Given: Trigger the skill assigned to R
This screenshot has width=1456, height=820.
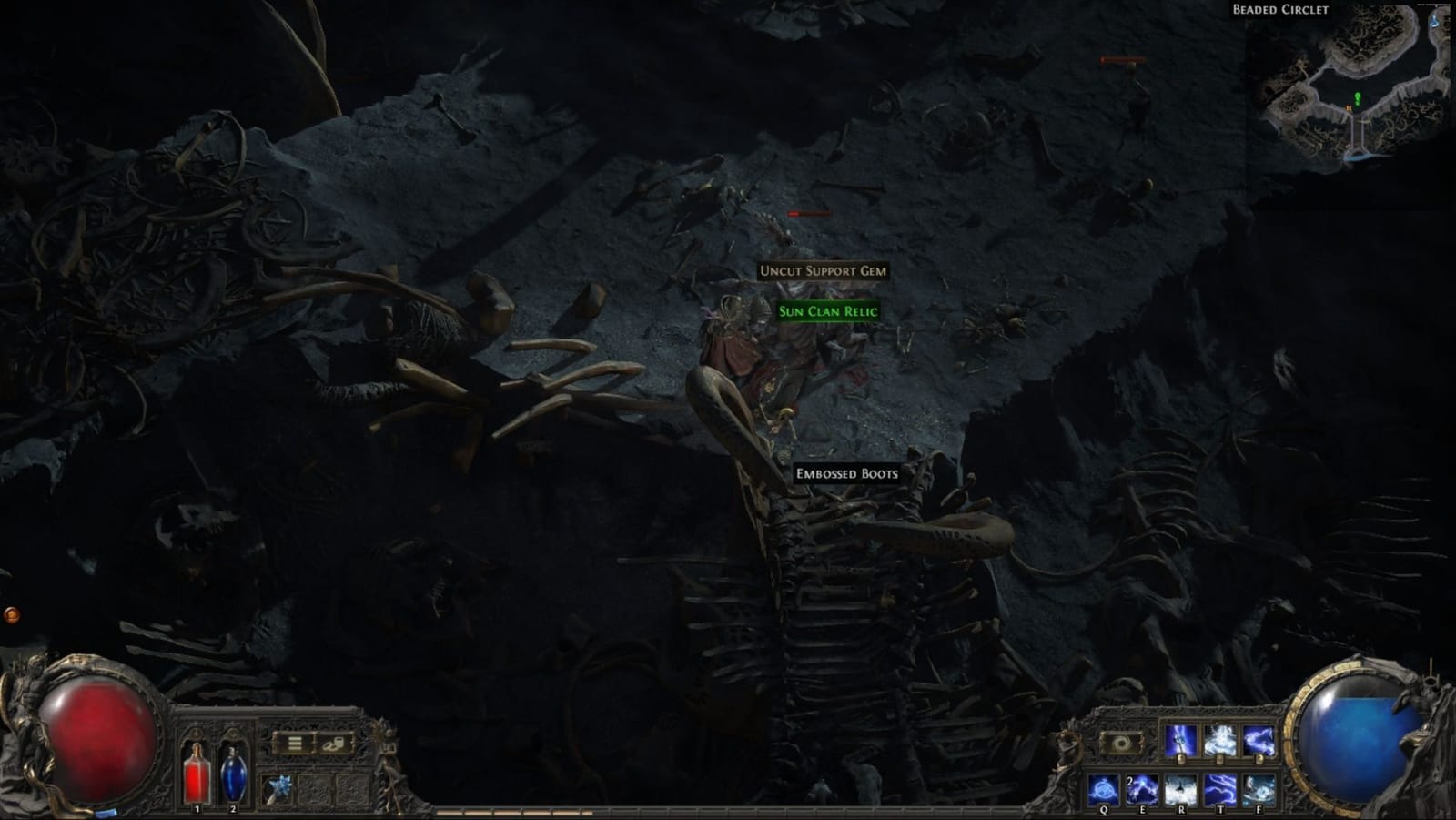Looking at the screenshot, I should click(1181, 790).
